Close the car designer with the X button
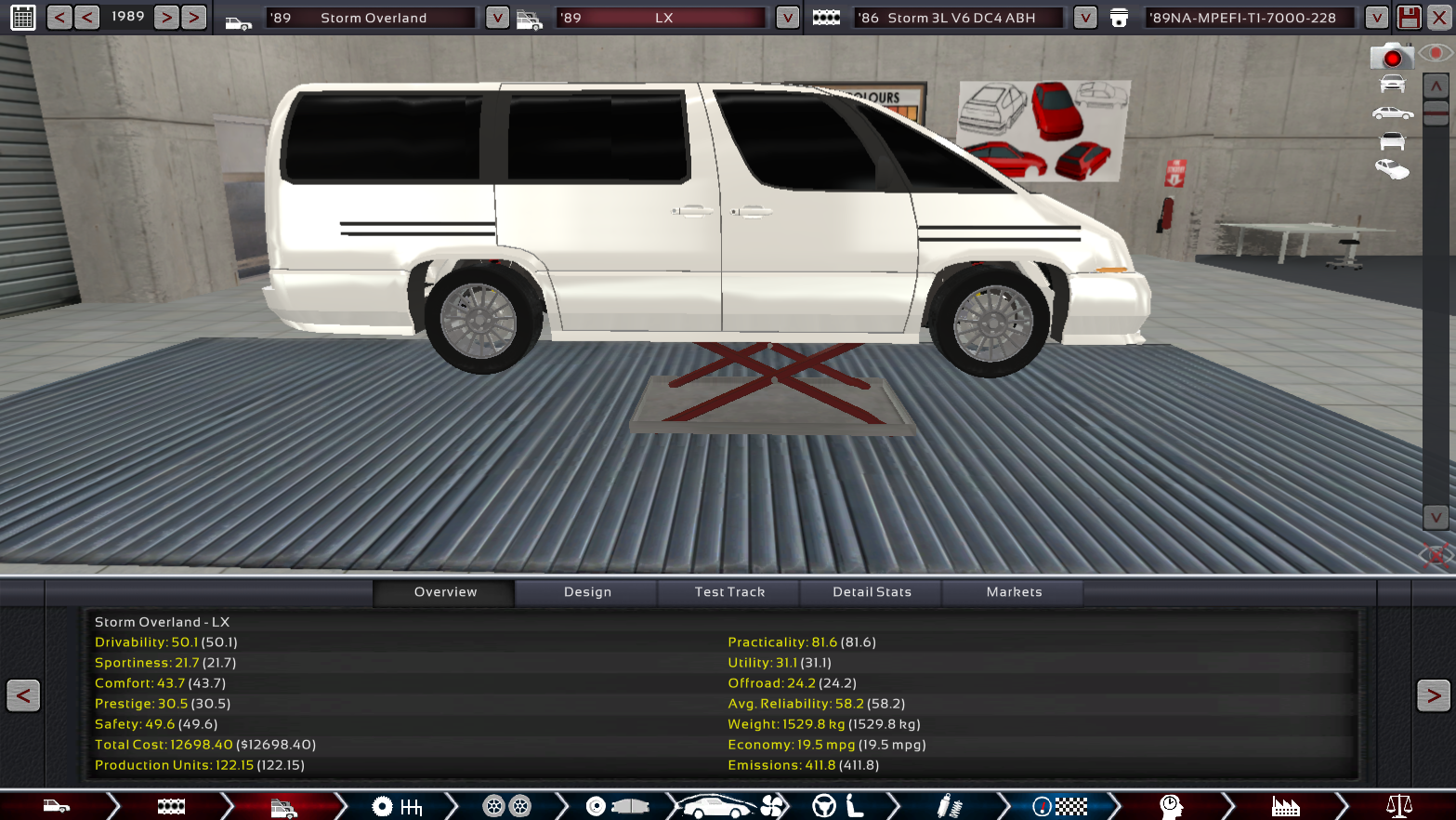Screen dimensions: 1456x820 pos(1438,18)
